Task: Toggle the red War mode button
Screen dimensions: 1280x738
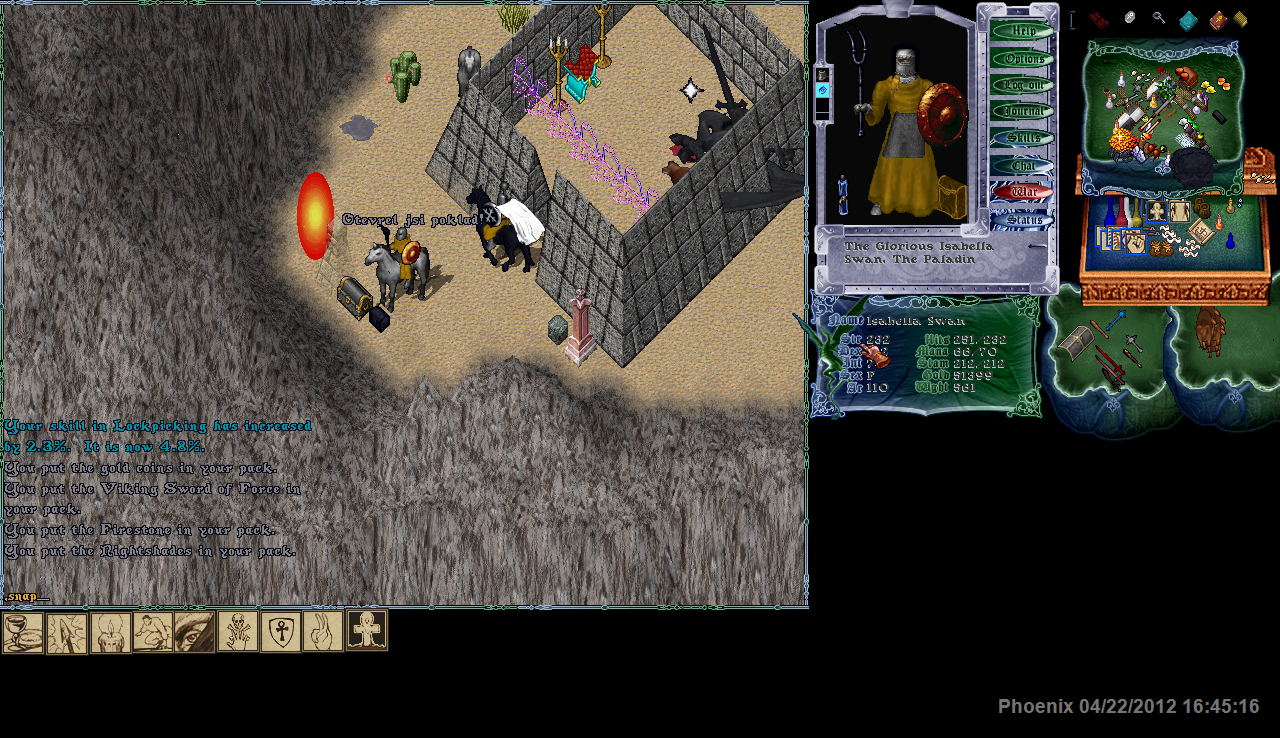Action: [1023, 191]
